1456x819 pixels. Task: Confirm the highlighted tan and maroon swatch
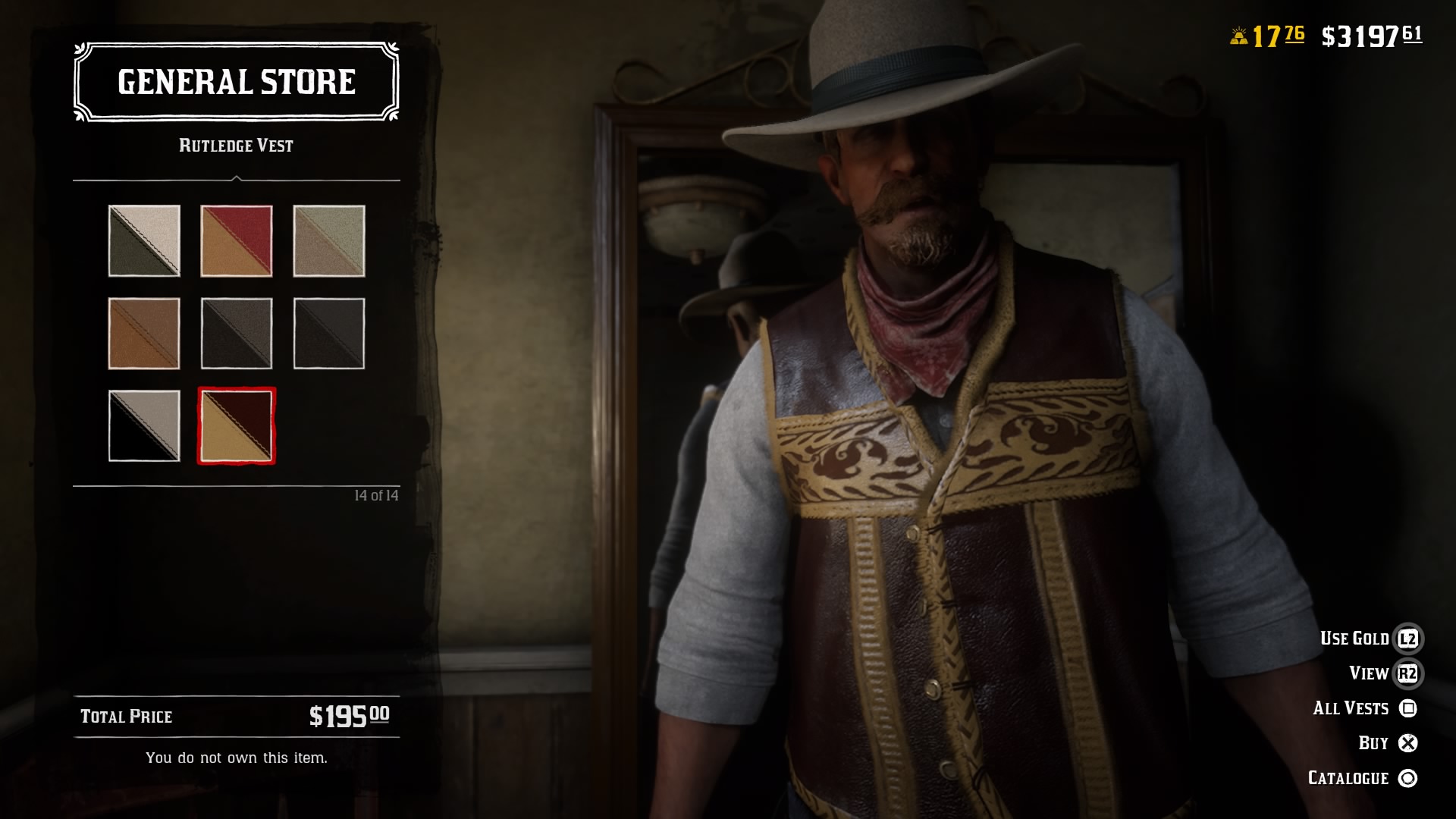[237, 426]
